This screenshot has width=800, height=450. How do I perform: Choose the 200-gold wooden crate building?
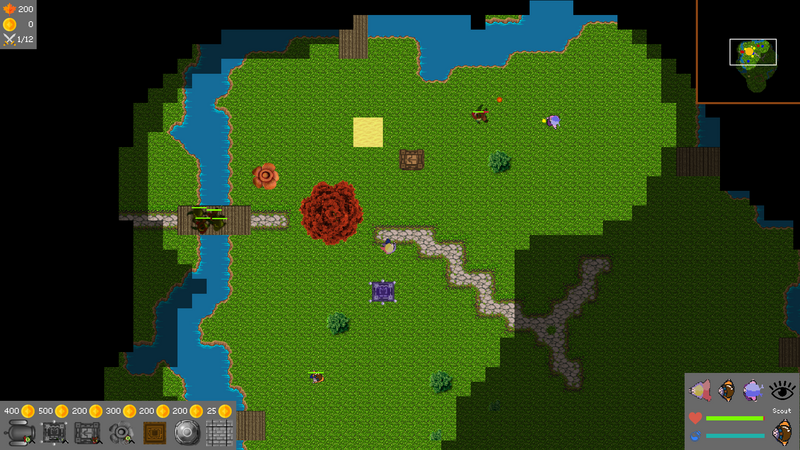coord(154,432)
